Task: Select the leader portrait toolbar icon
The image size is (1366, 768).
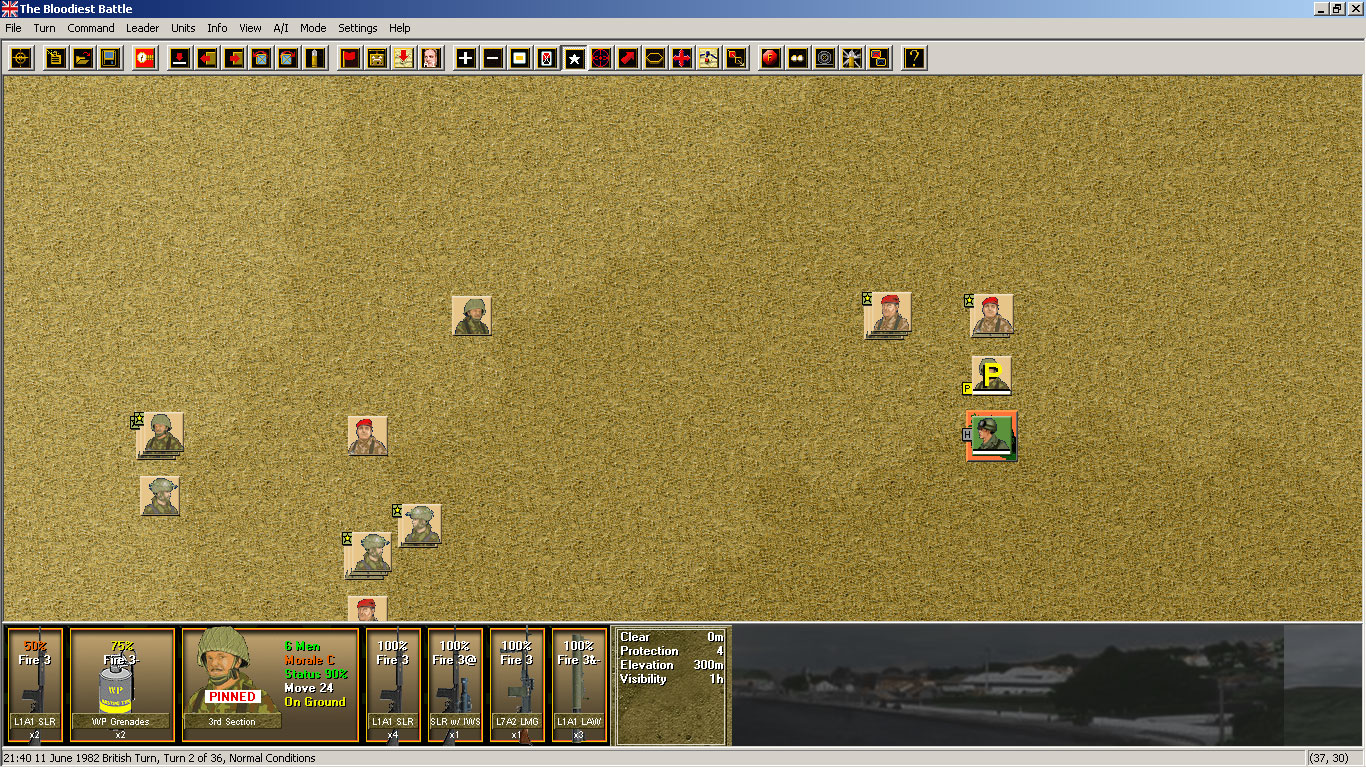Action: coord(429,58)
